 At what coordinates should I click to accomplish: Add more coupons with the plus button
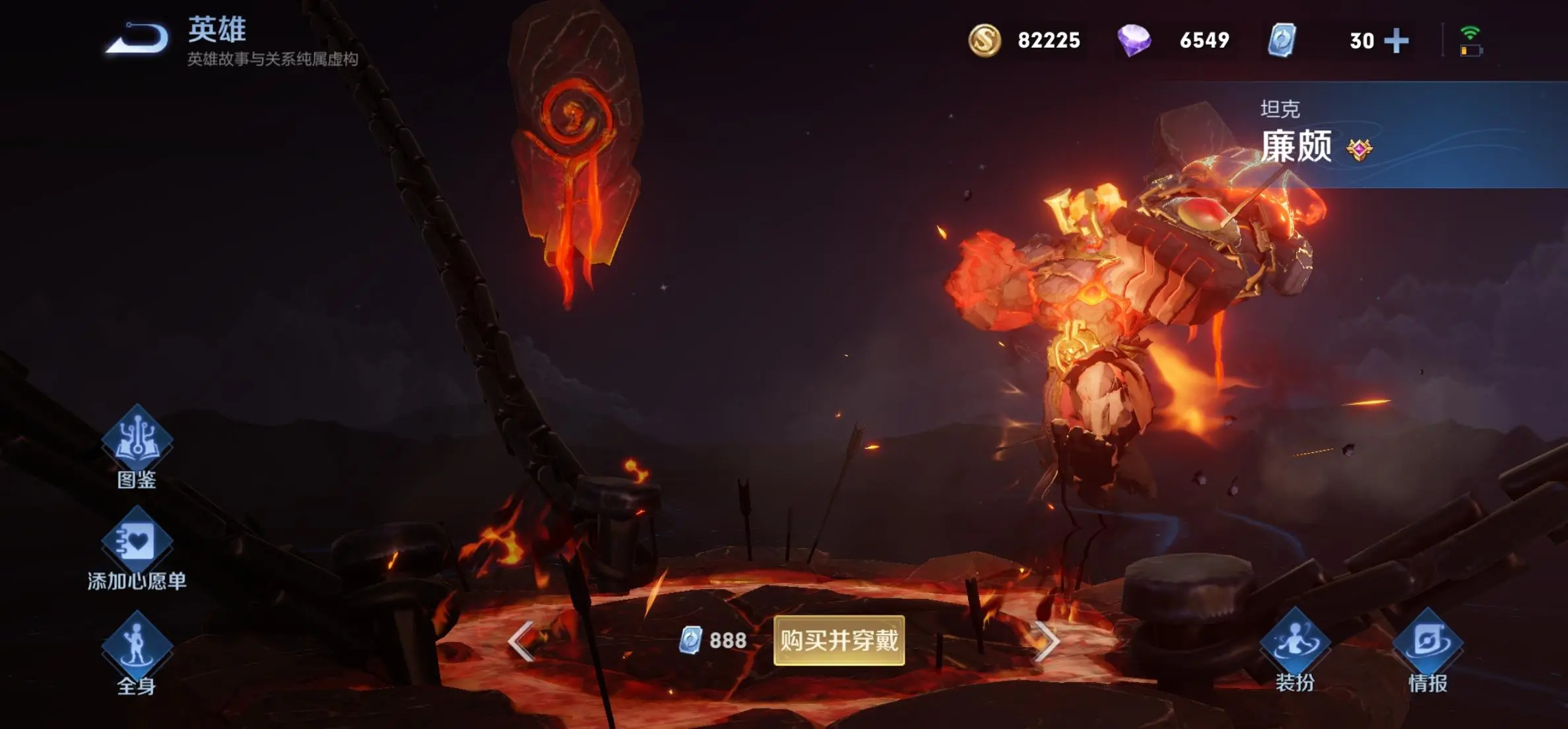pyautogui.click(x=1396, y=40)
